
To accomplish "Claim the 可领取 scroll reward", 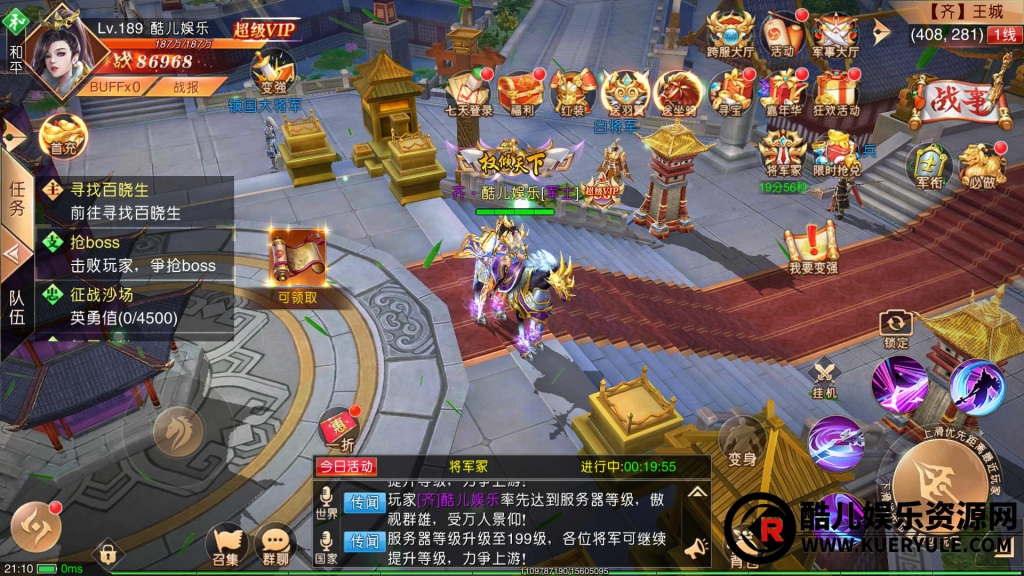I will (296, 266).
